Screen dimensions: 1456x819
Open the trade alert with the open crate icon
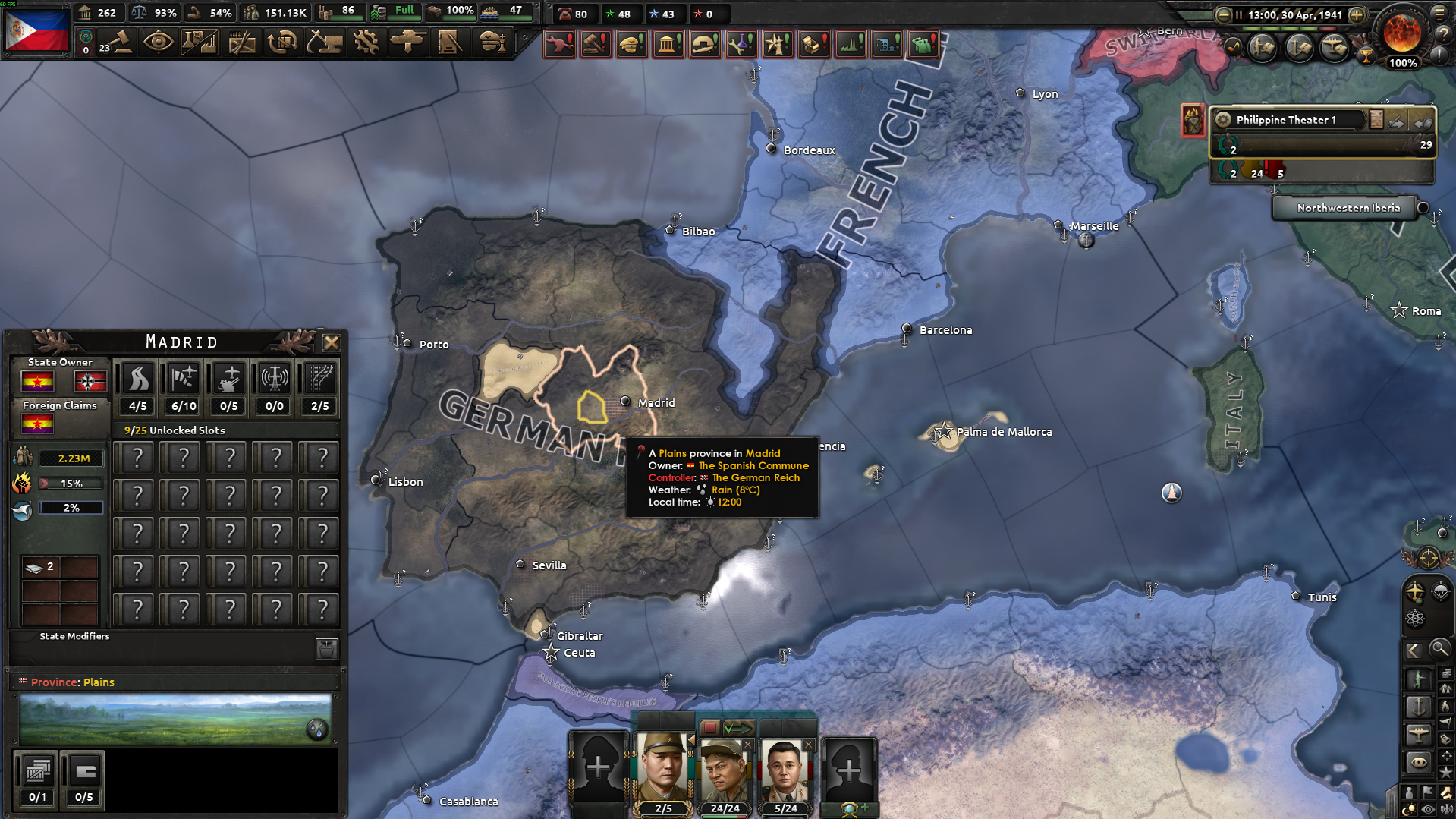point(813,43)
